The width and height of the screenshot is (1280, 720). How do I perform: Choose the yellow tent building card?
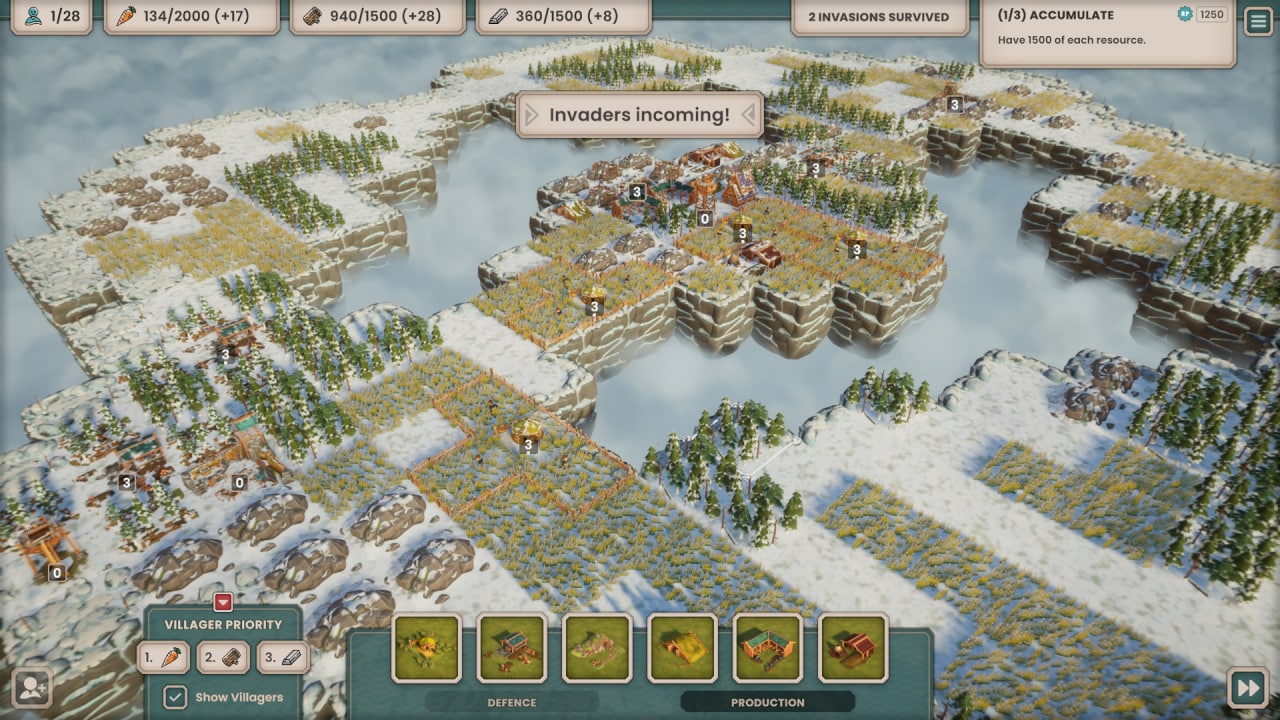pyautogui.click(x=682, y=648)
